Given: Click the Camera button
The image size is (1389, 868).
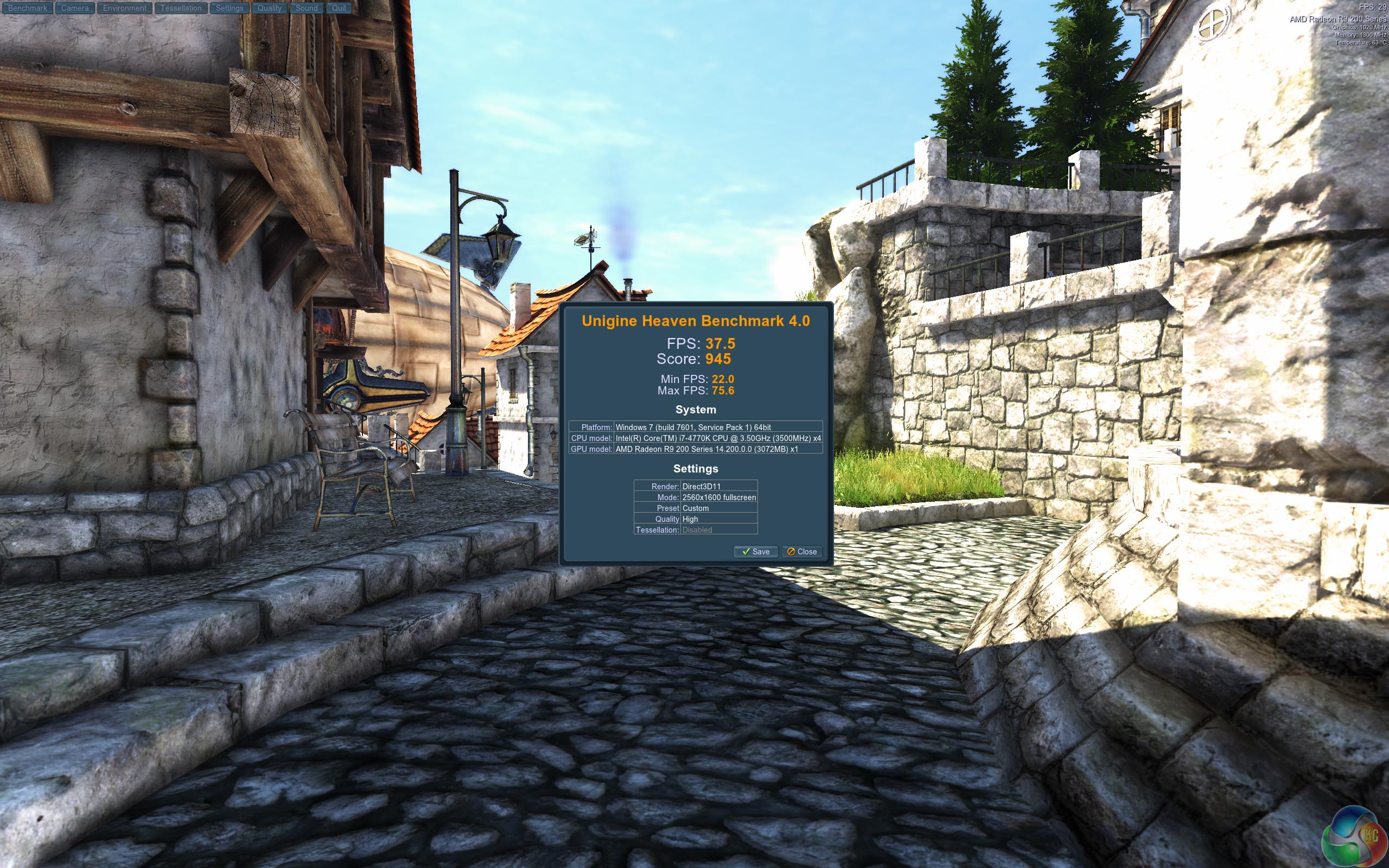Looking at the screenshot, I should 75,8.
